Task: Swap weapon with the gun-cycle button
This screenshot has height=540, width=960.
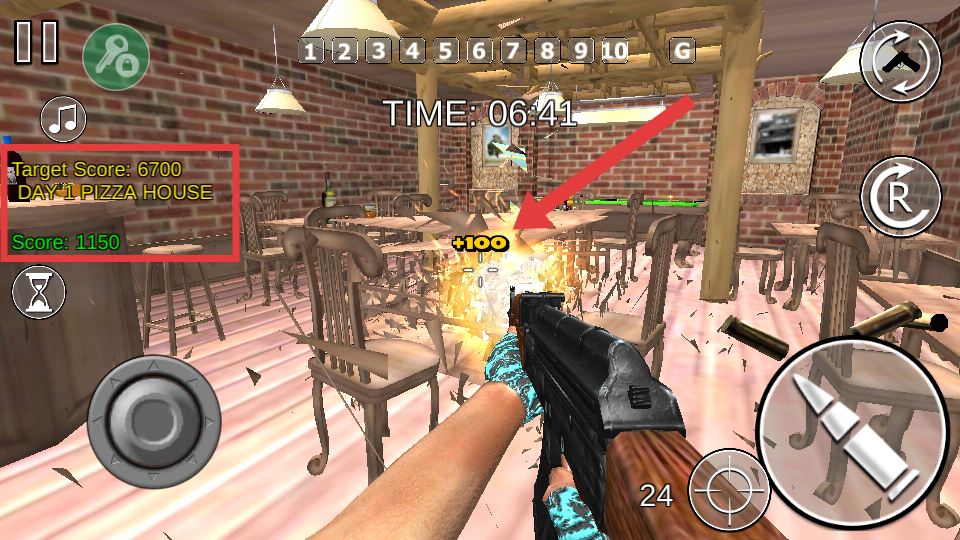Action: click(x=900, y=61)
